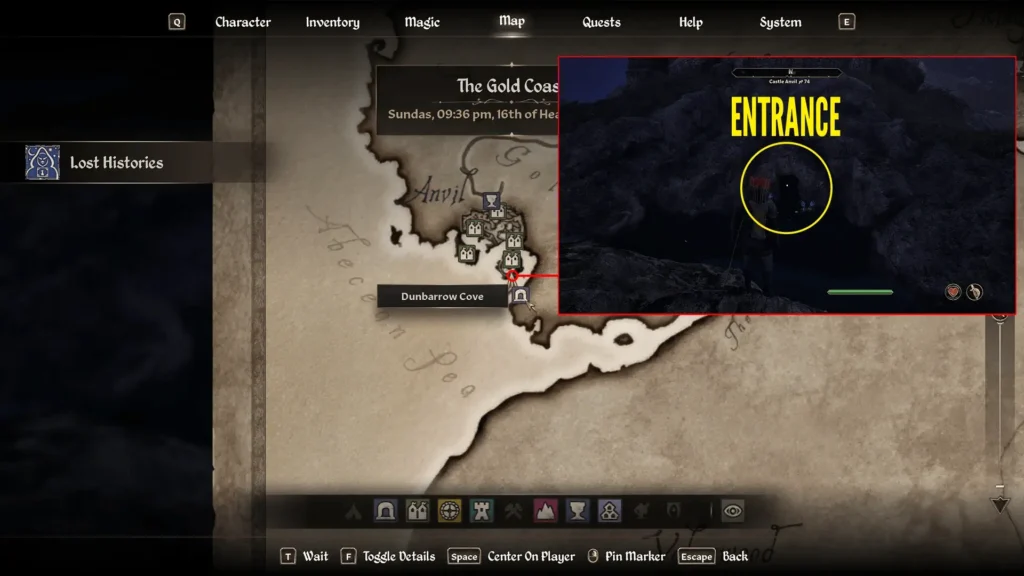Click the Center On Player label
The height and width of the screenshot is (576, 1024).
(531, 556)
